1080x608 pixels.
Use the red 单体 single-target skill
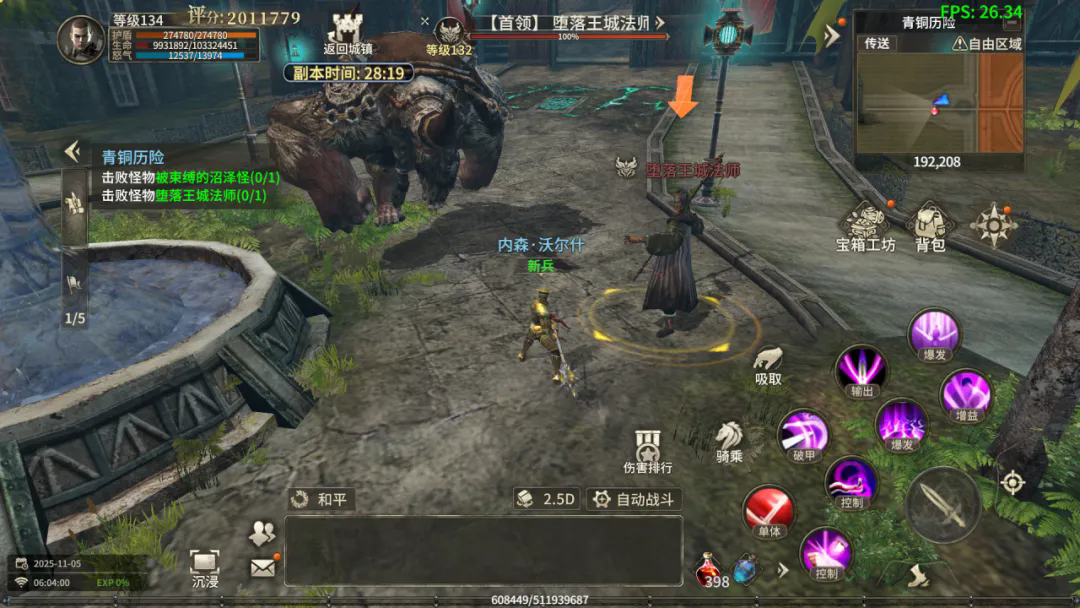tap(768, 511)
